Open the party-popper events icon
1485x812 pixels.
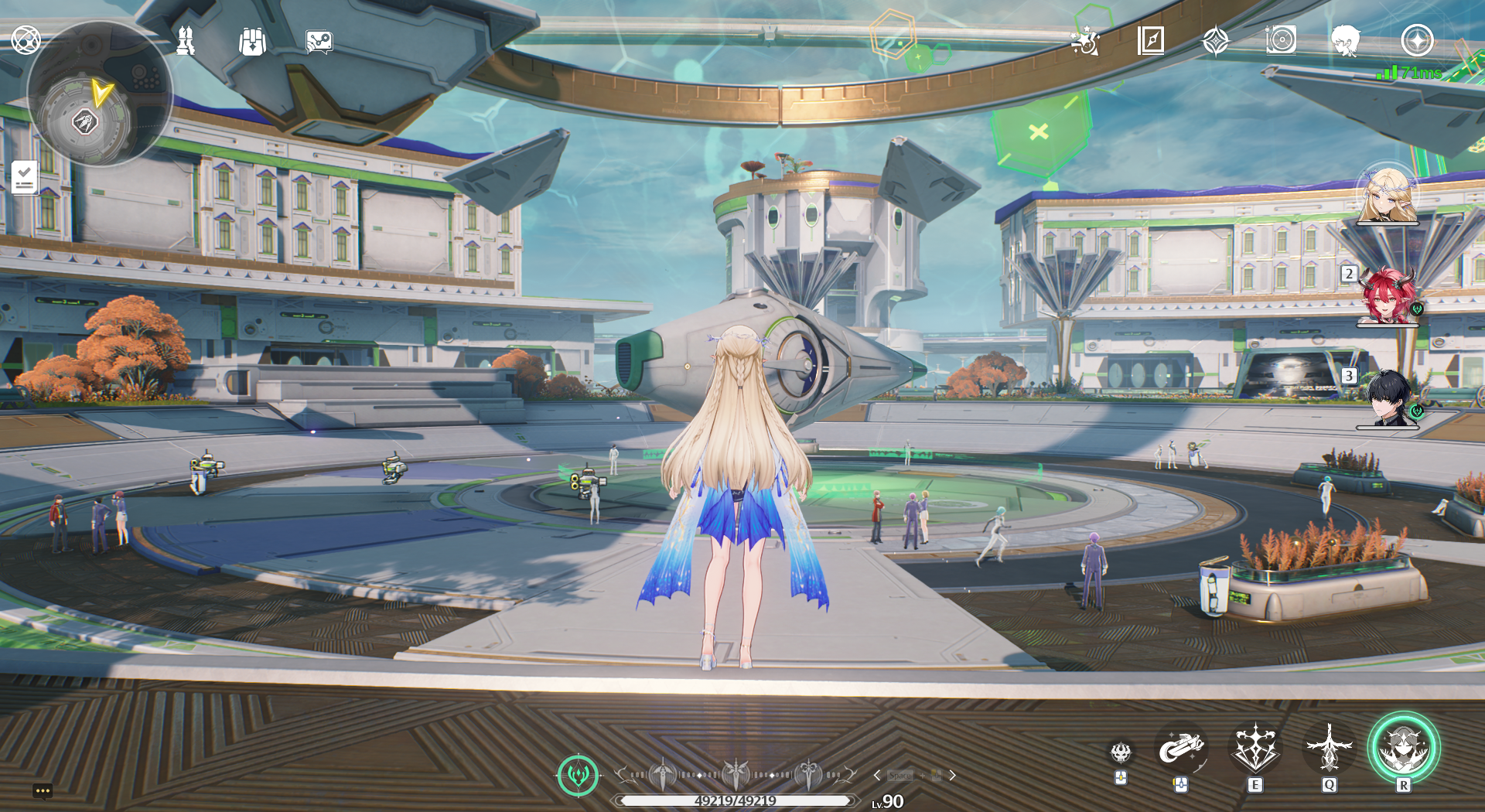click(x=1085, y=40)
